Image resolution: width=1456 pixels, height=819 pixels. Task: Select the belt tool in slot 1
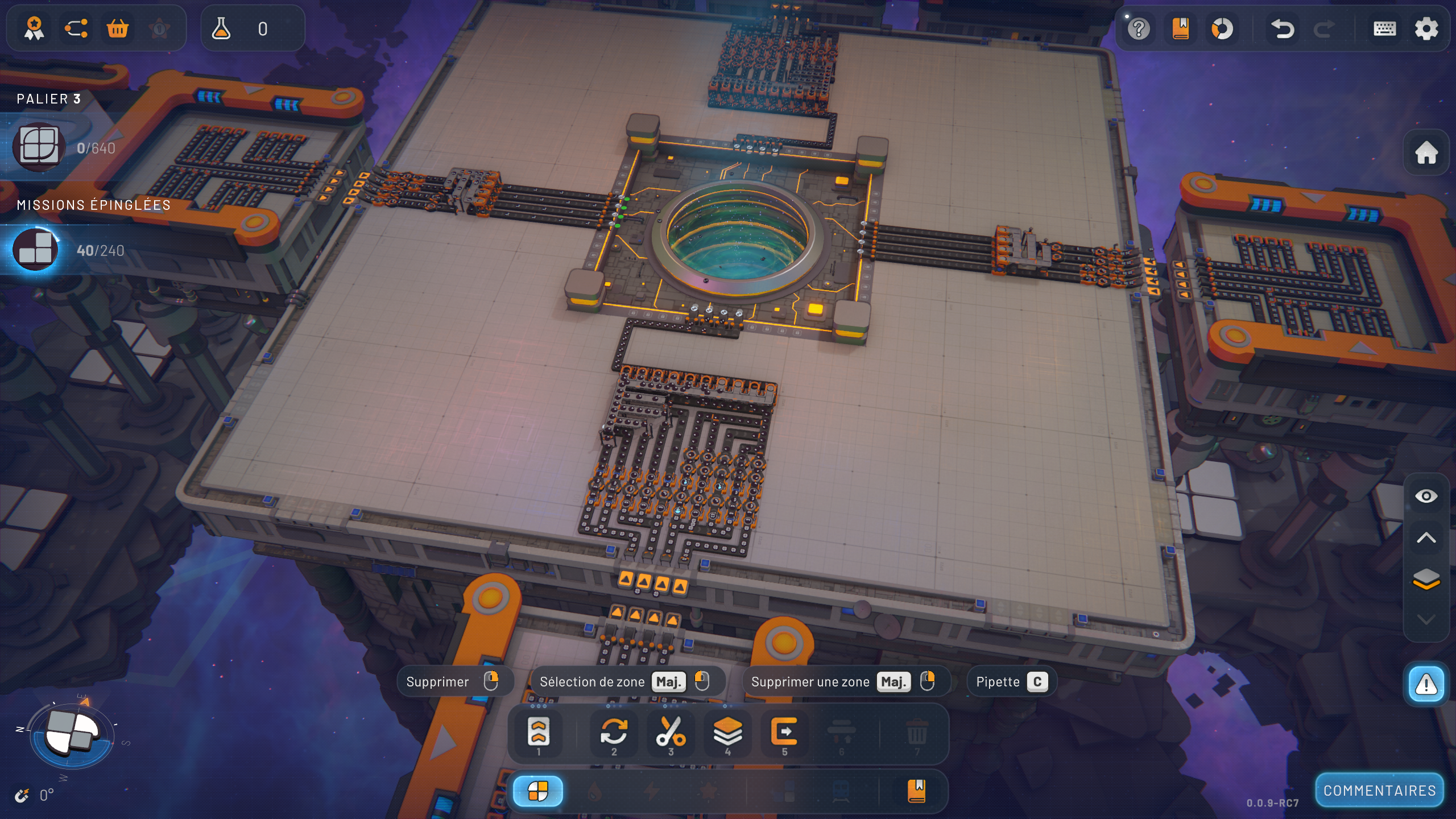click(538, 732)
